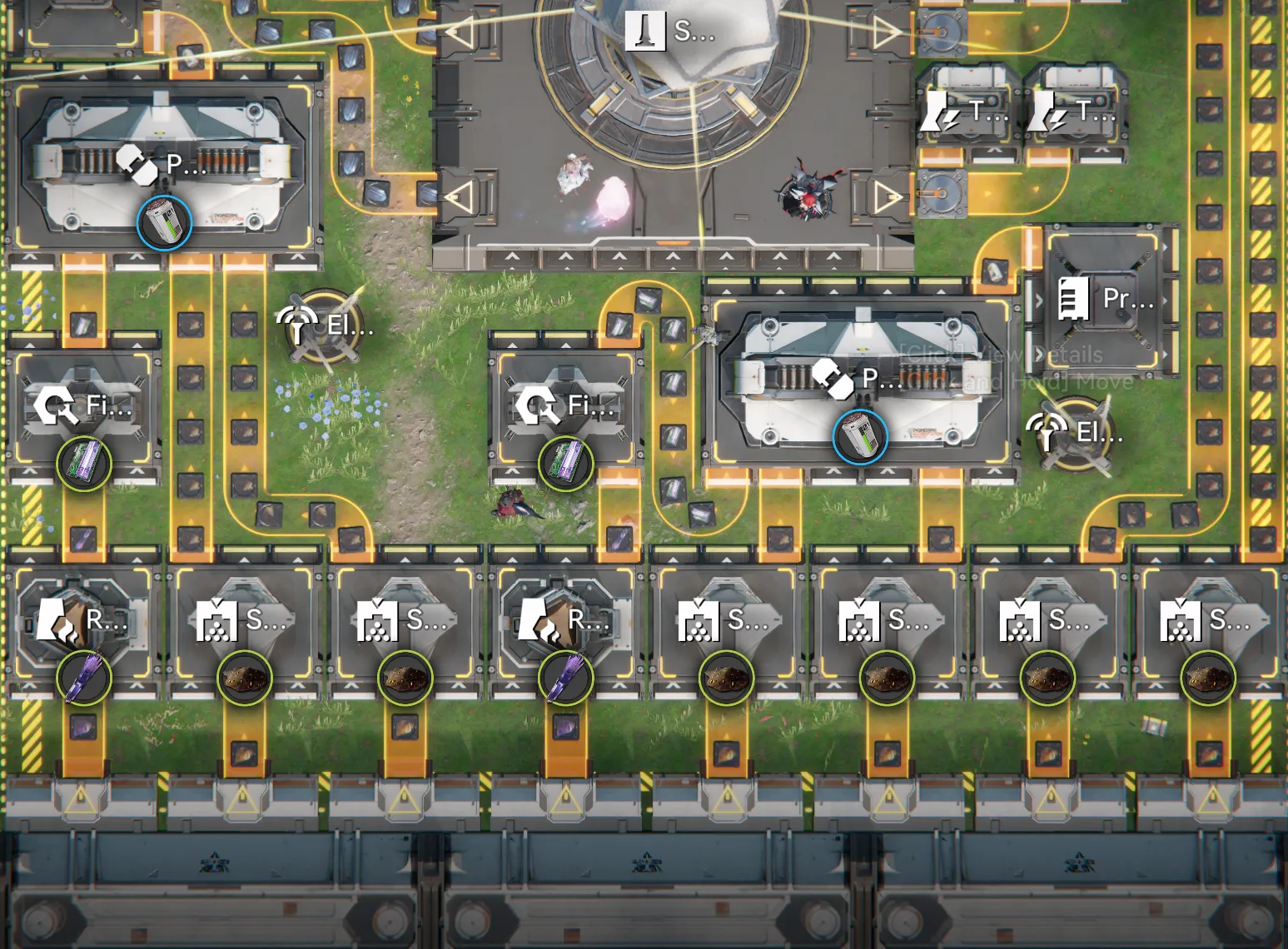
Task: Click the S... spire label at the top
Action: pyautogui.click(x=645, y=31)
